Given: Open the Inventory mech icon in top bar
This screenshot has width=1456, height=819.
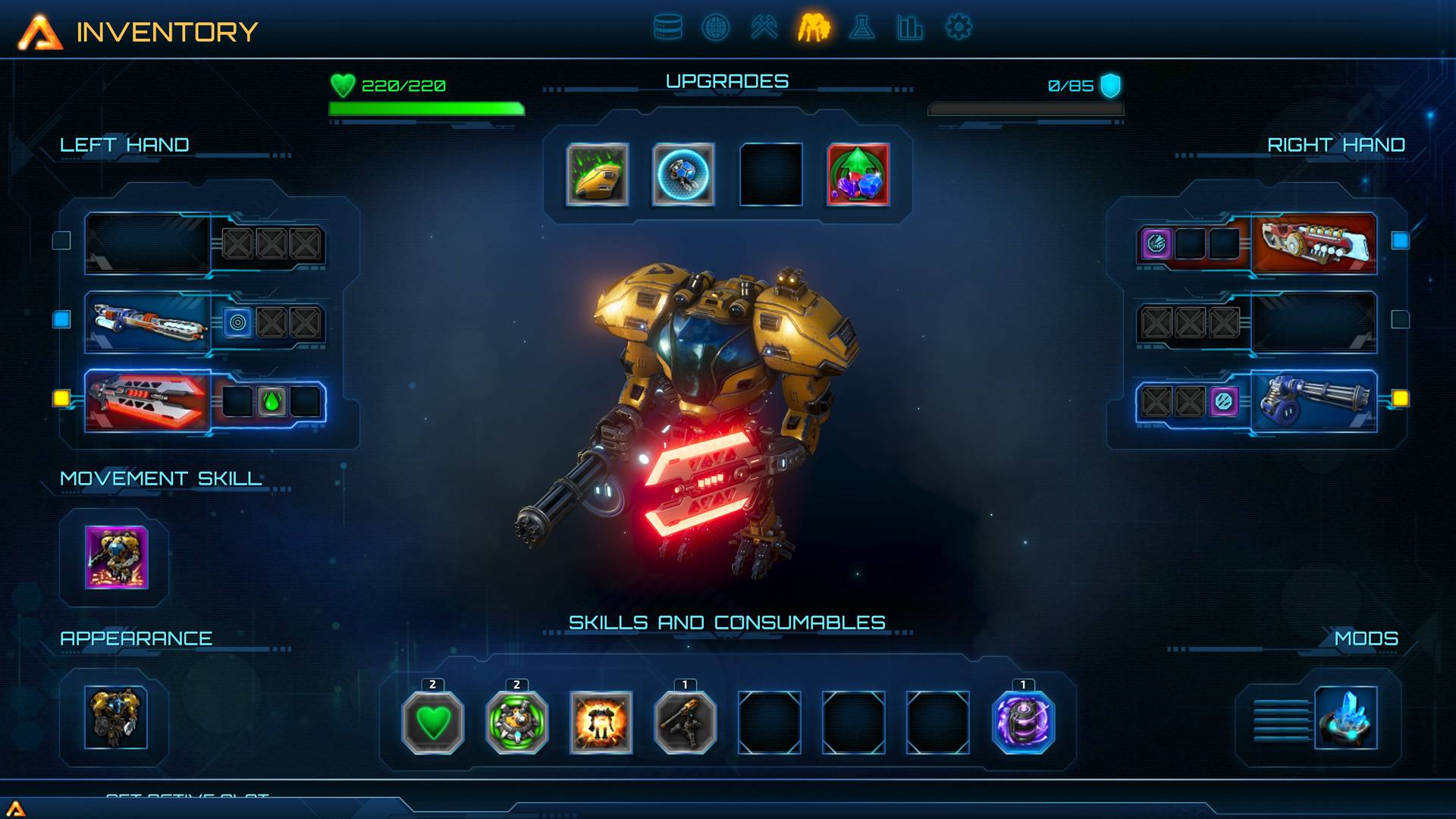Looking at the screenshot, I should [x=814, y=26].
